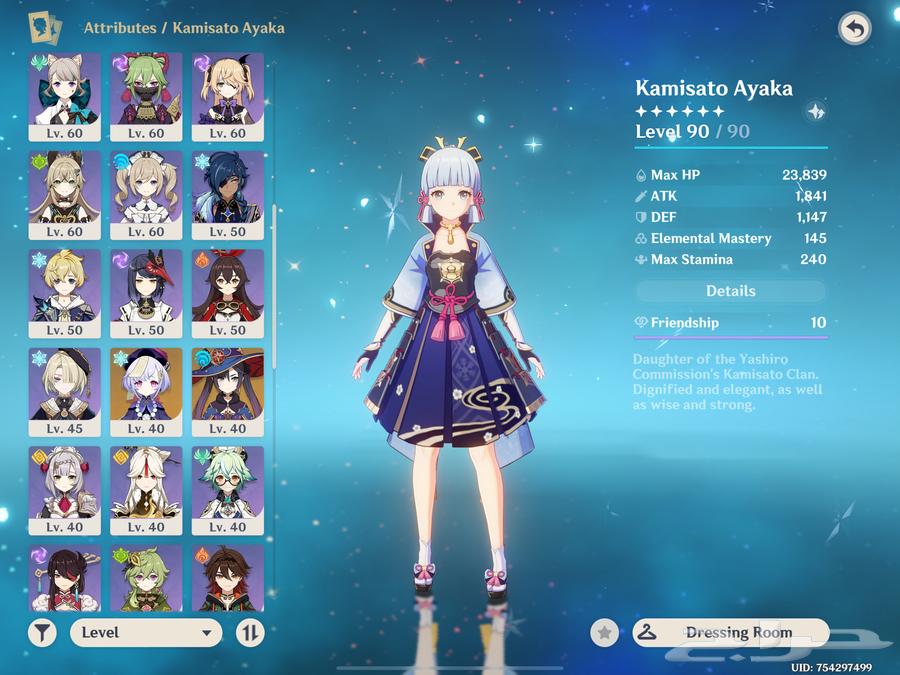Image resolution: width=900 pixels, height=675 pixels.
Task: Open the character filter funnel
Action: [42, 632]
